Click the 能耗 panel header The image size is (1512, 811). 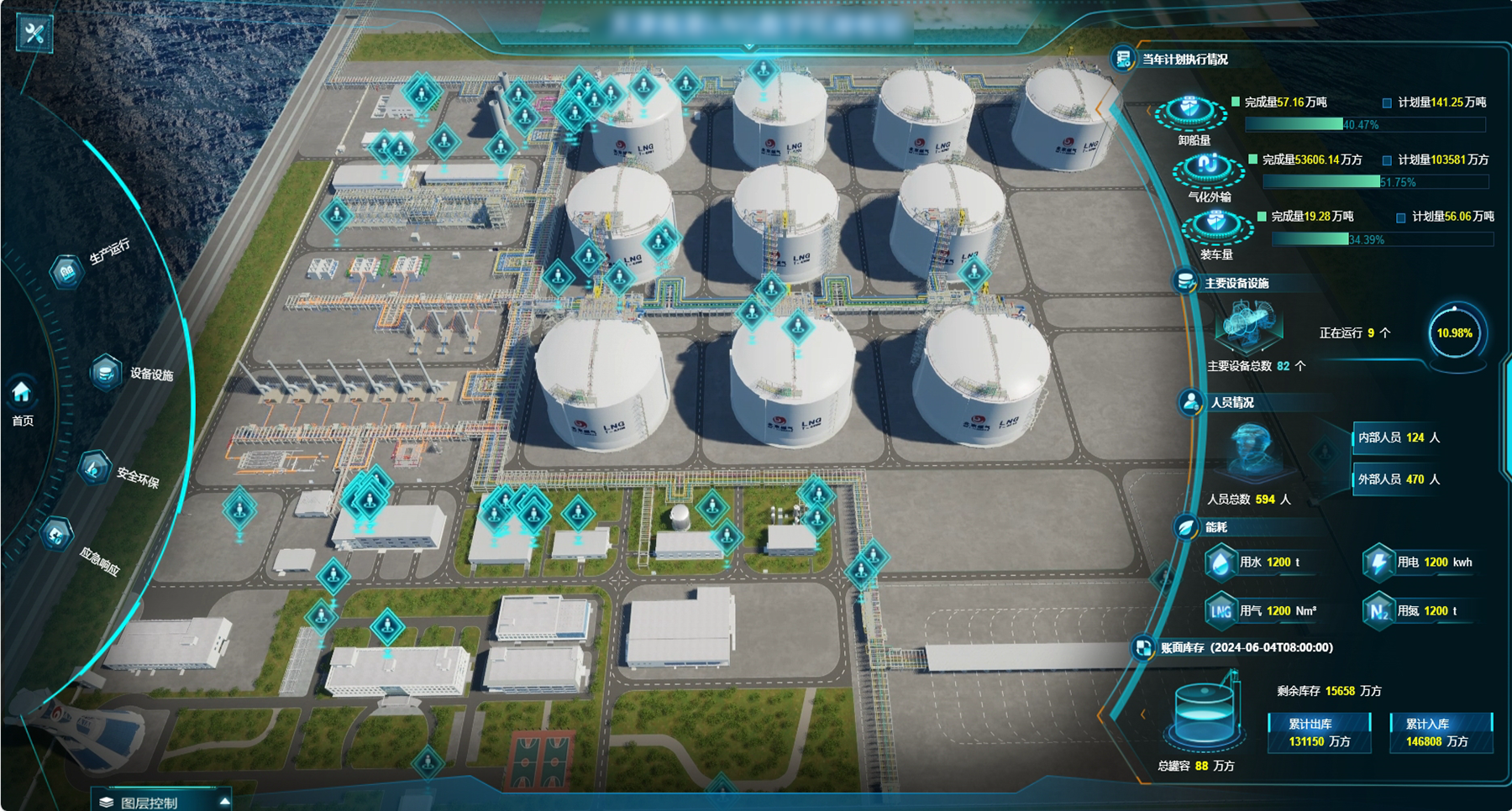coord(1215,527)
